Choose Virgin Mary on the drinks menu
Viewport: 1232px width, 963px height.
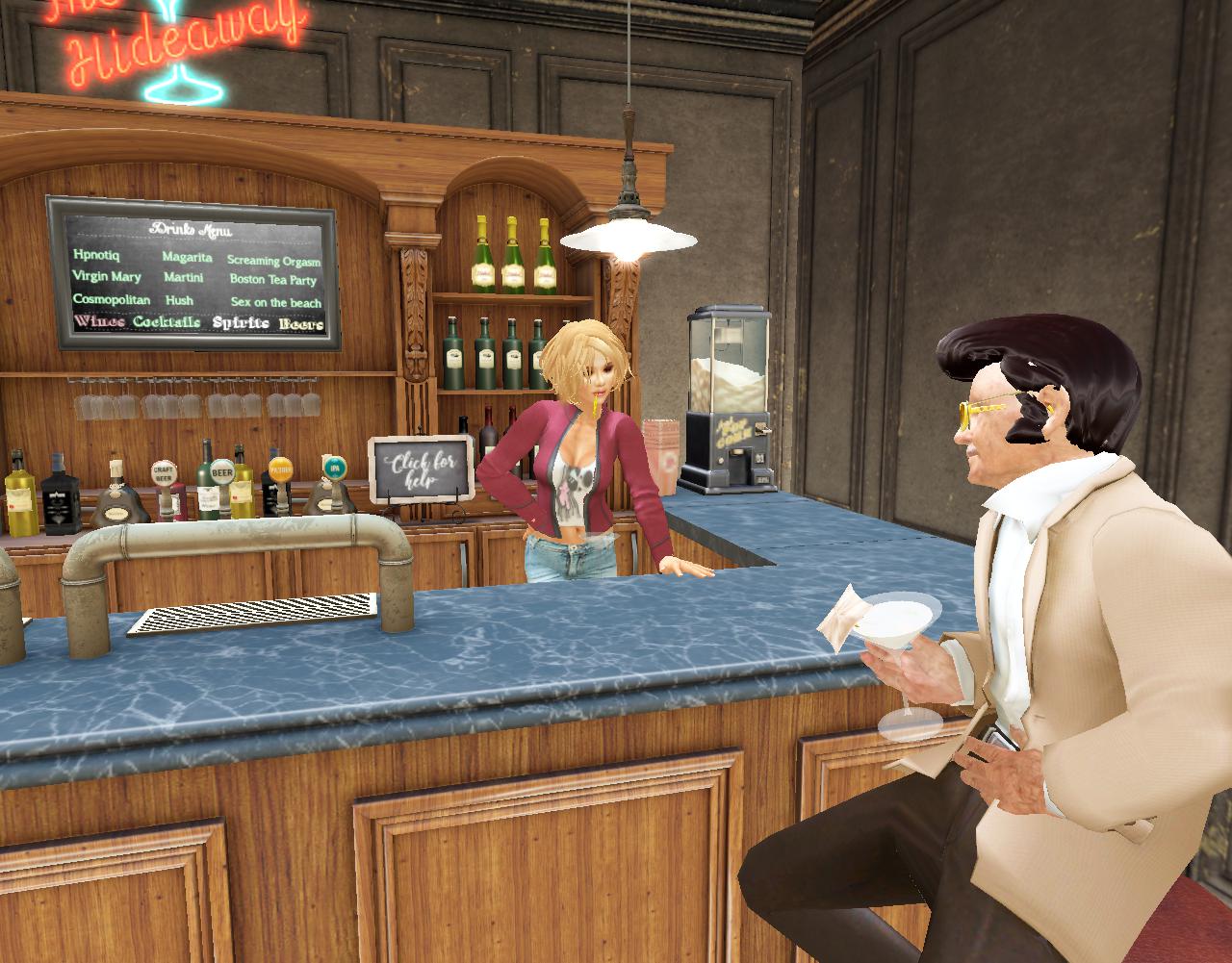click(107, 276)
